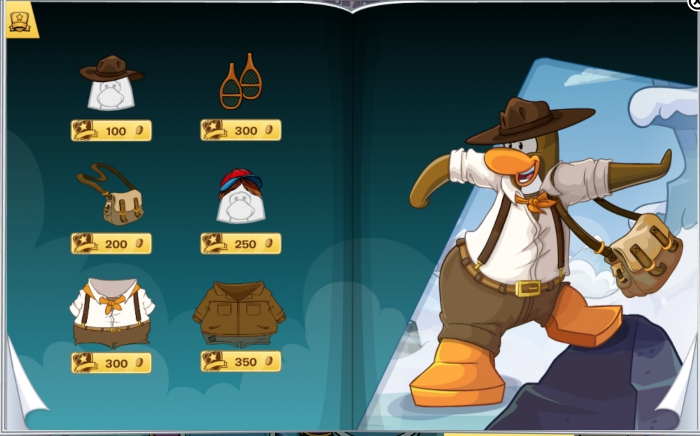This screenshot has width=700, height=436.
Task: Buy the red cap for 250 coins
Action: click(x=240, y=243)
